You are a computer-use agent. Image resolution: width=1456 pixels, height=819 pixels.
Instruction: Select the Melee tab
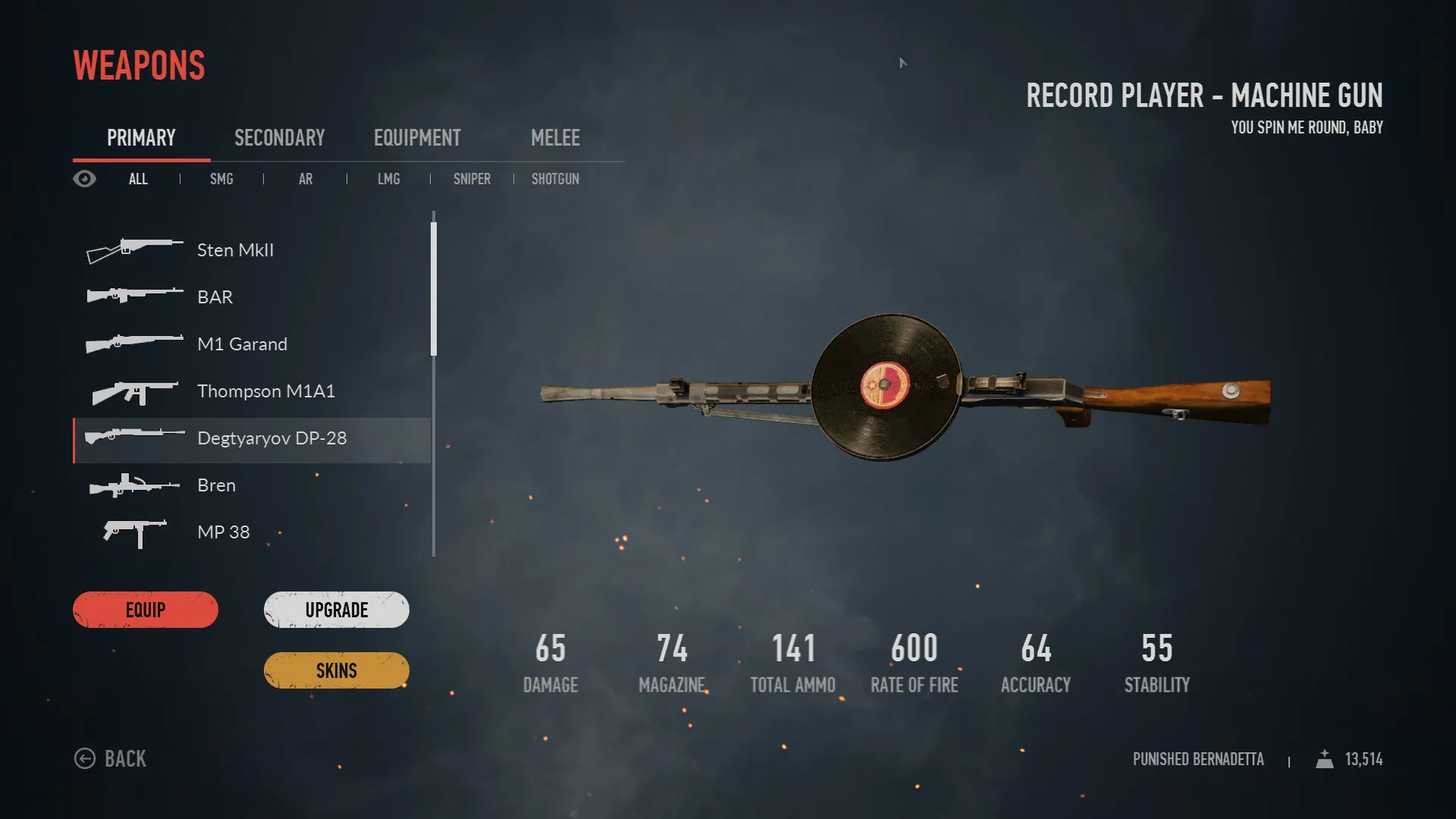555,138
